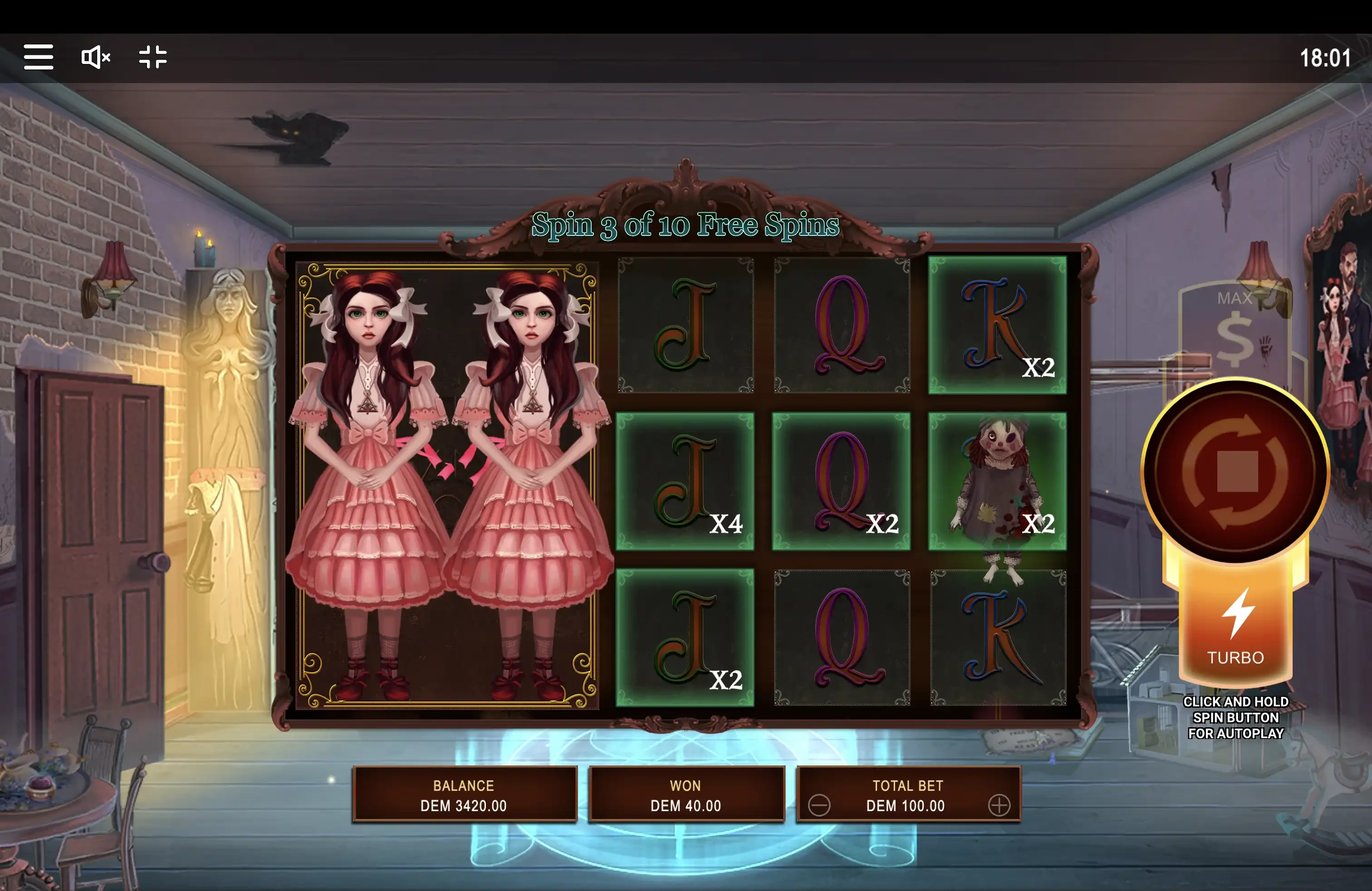This screenshot has height=891, width=1372.
Task: Select the faded Max bet badge
Action: click(x=1233, y=328)
